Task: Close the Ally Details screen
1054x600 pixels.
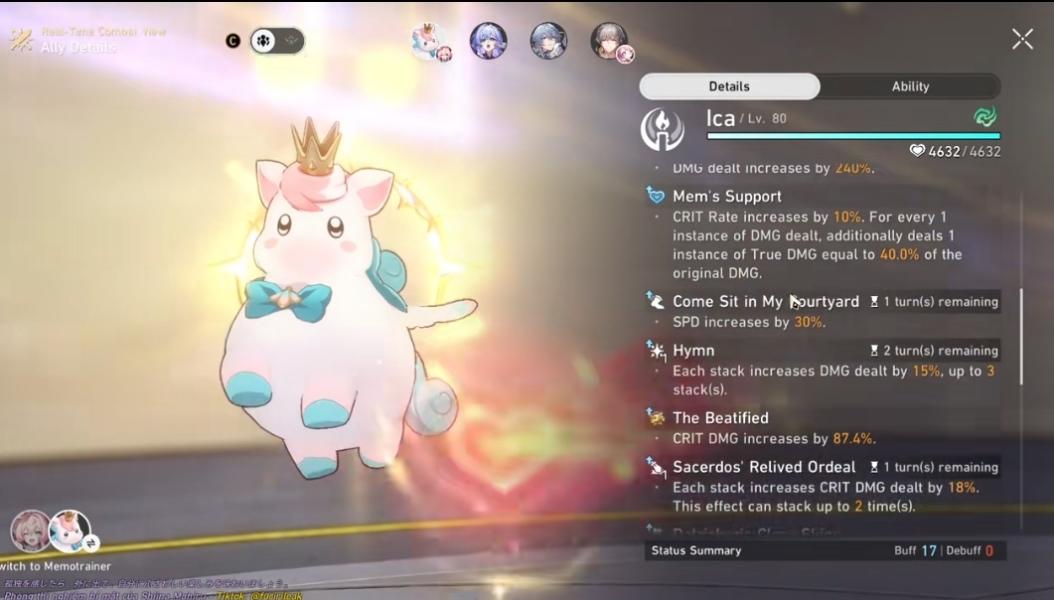Action: tap(1022, 39)
